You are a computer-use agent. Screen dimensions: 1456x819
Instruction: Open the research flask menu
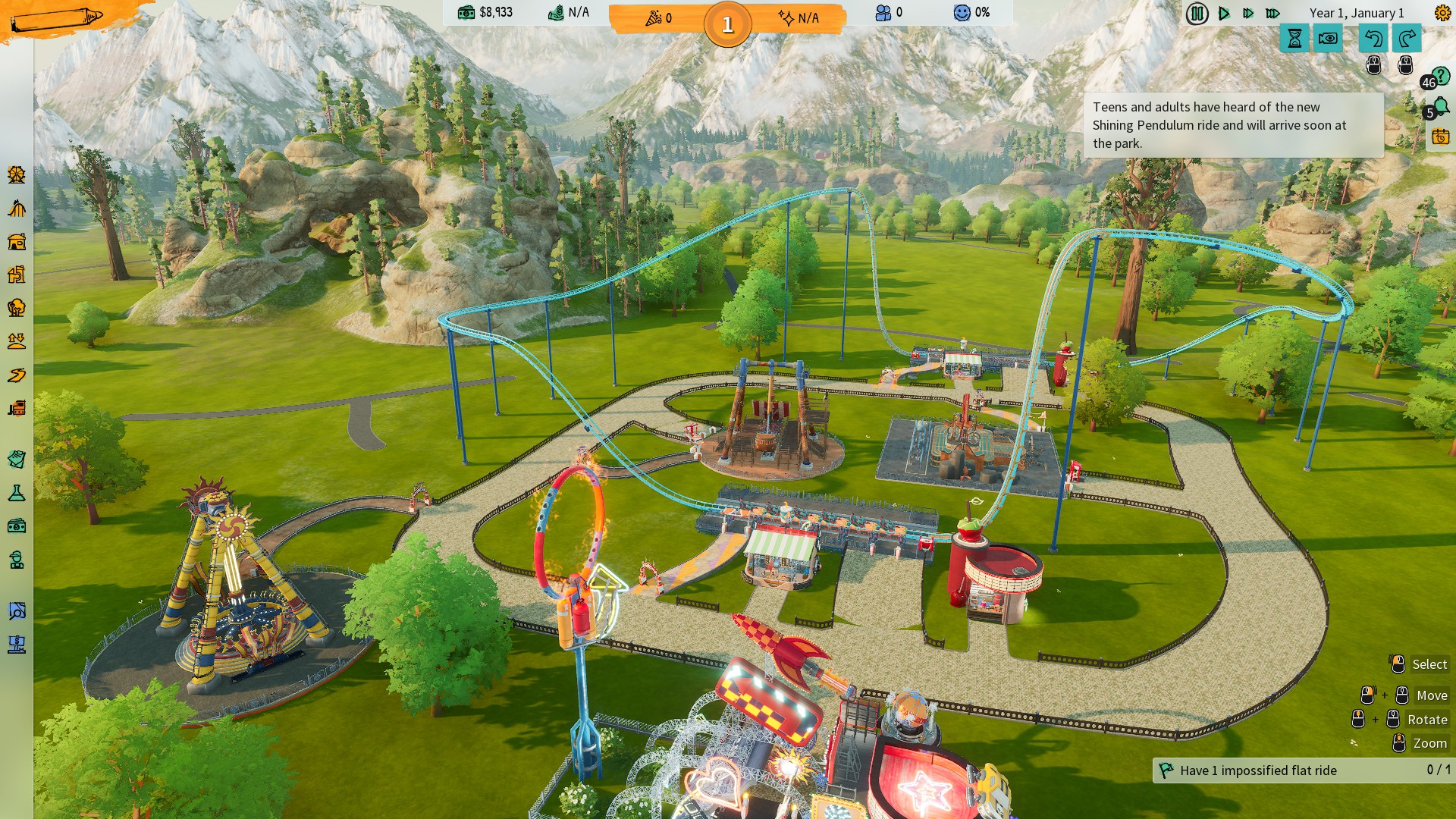[17, 494]
